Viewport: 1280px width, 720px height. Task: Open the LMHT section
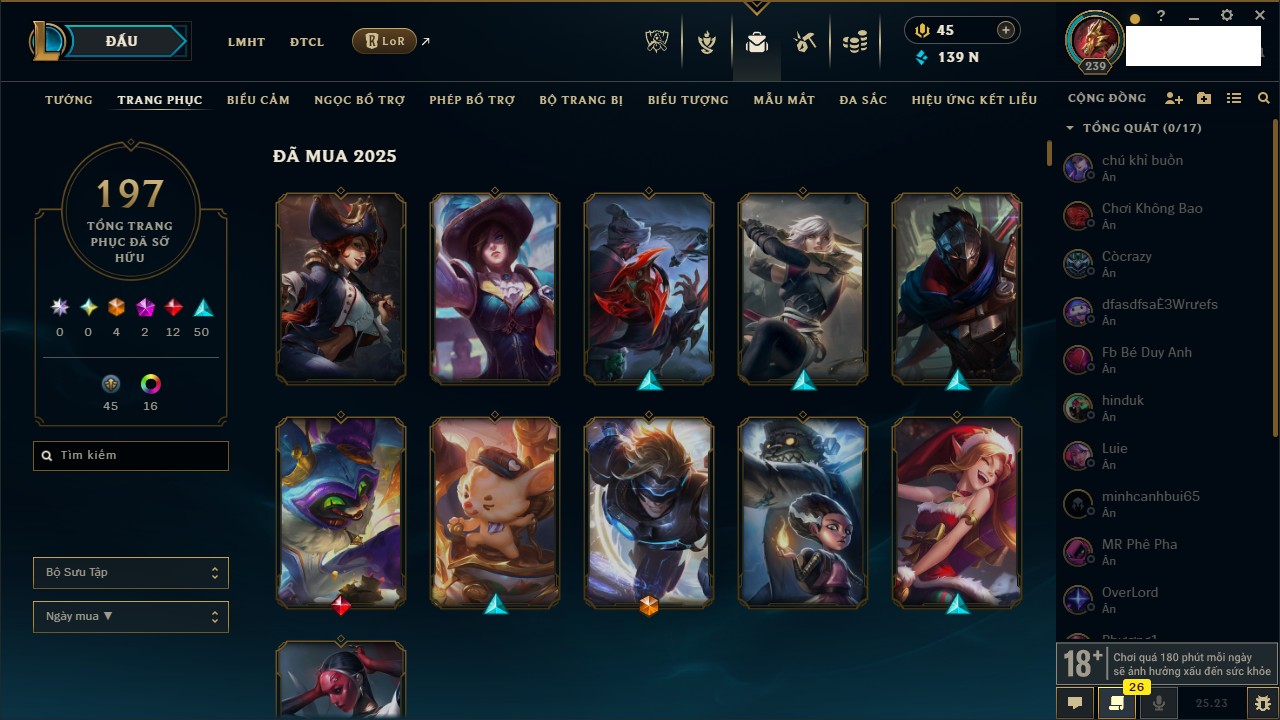pos(246,42)
